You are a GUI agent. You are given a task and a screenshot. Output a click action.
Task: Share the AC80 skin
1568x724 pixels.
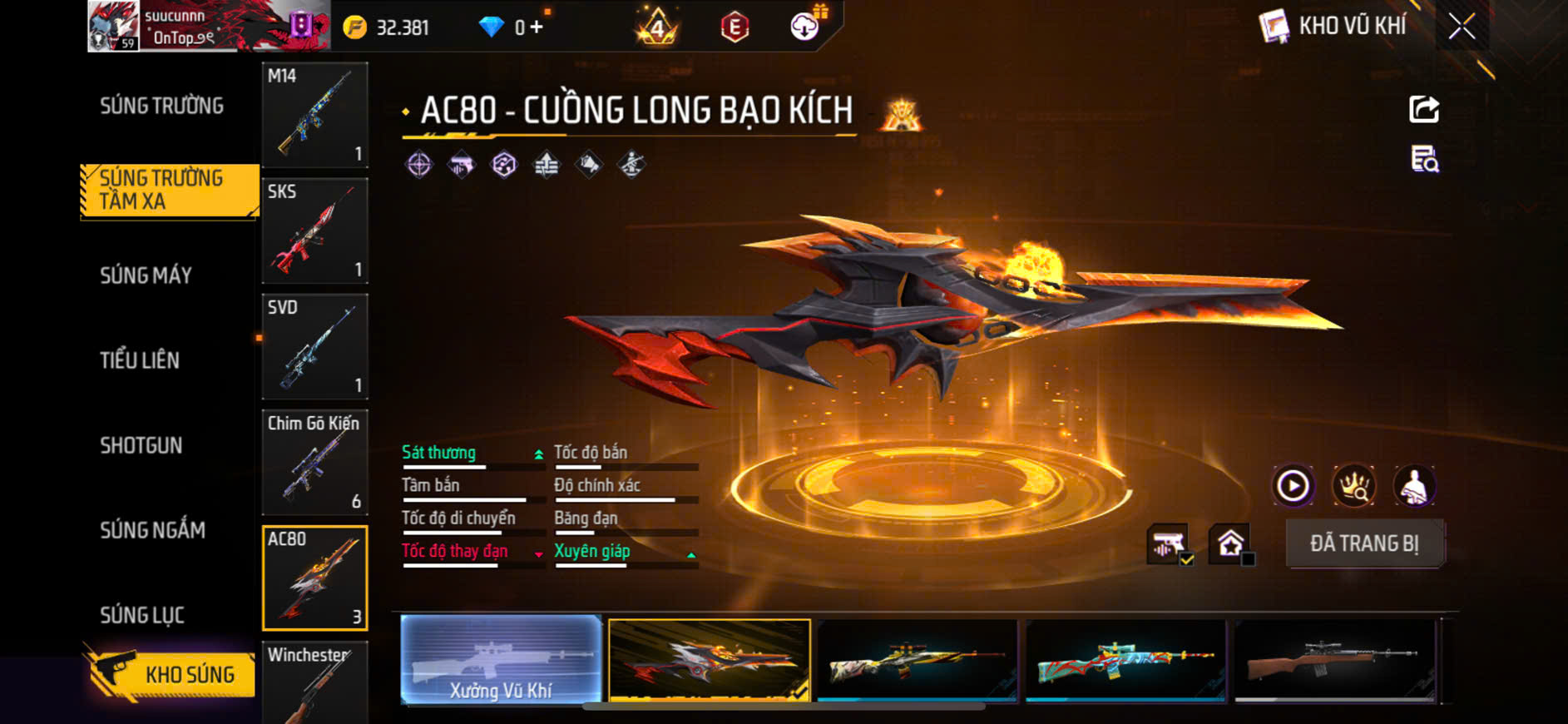[x=1424, y=109]
